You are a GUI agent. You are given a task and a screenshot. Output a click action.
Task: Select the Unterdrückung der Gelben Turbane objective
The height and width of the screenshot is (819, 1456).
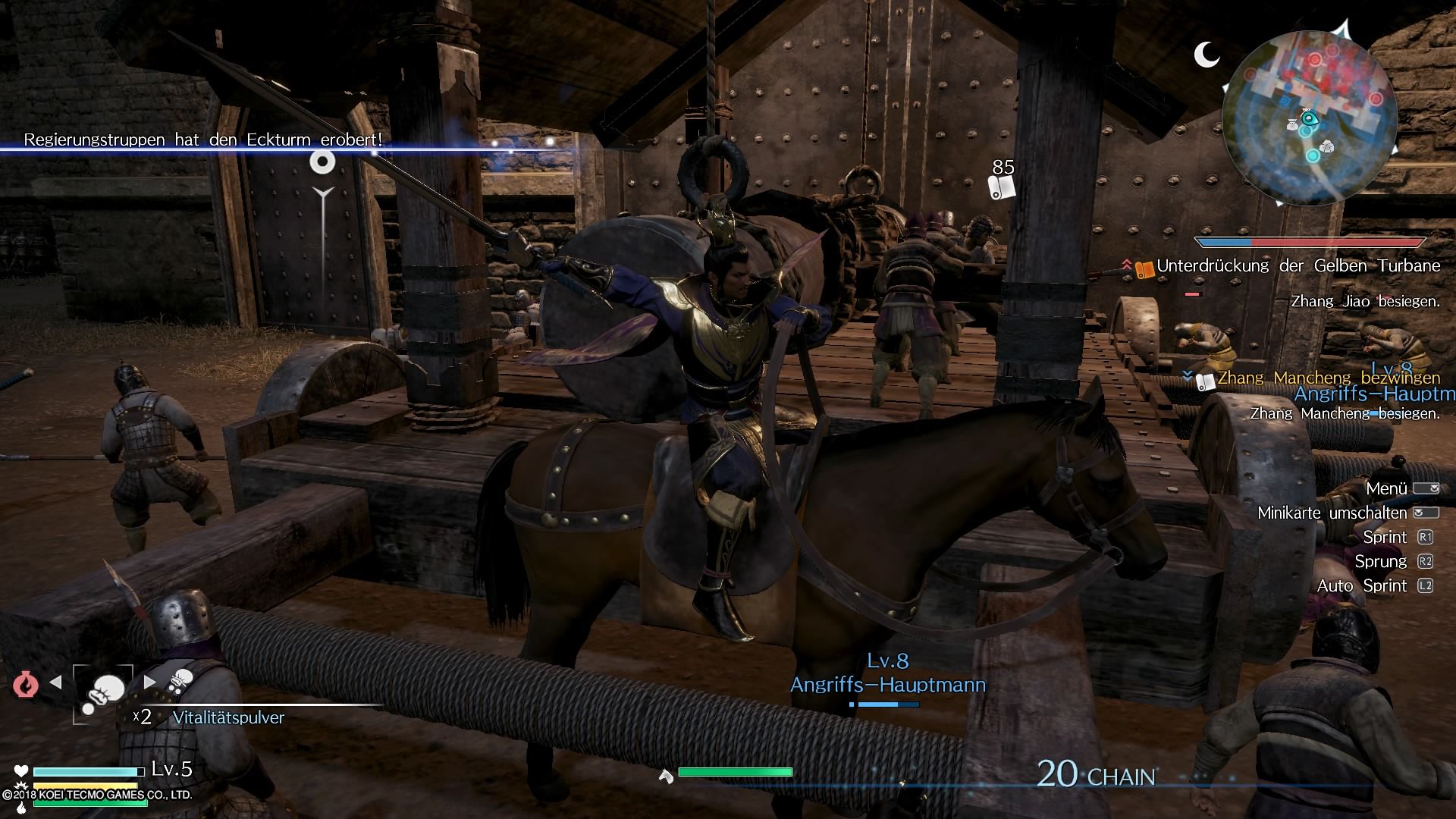pos(1298,266)
